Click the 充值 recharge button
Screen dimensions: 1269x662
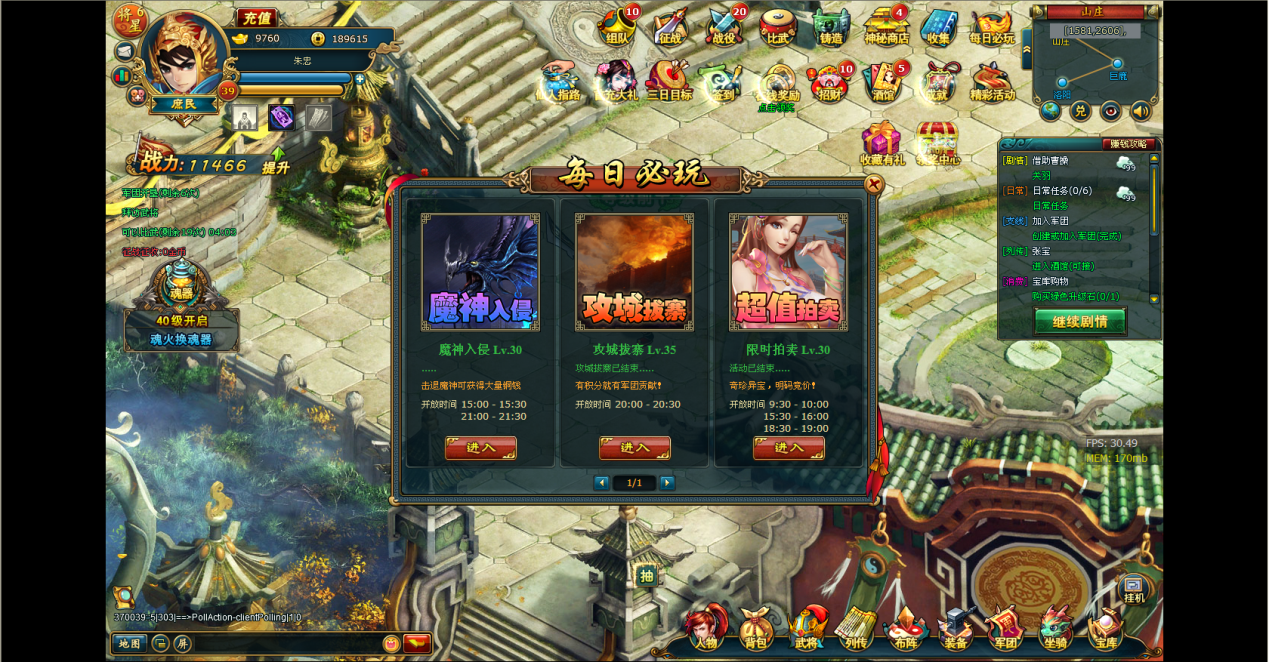257,18
